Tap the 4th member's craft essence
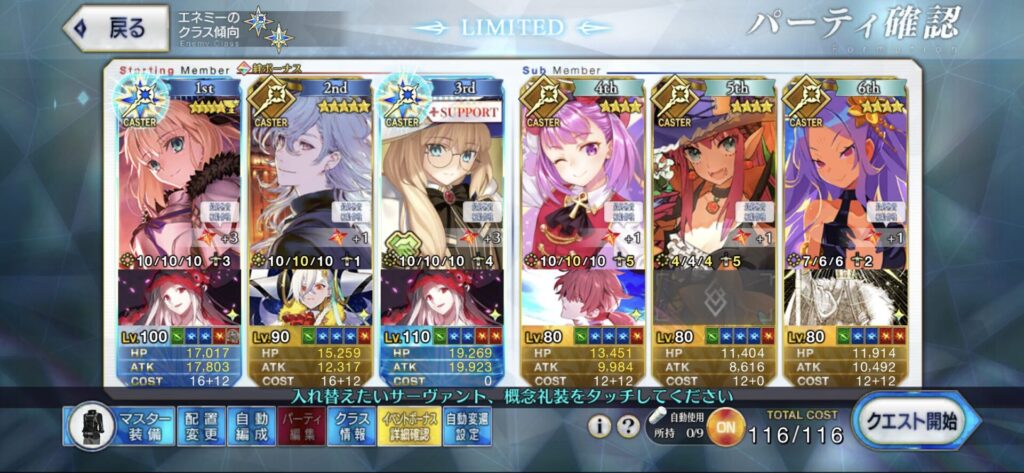This screenshot has height=473, width=1024. click(x=580, y=298)
